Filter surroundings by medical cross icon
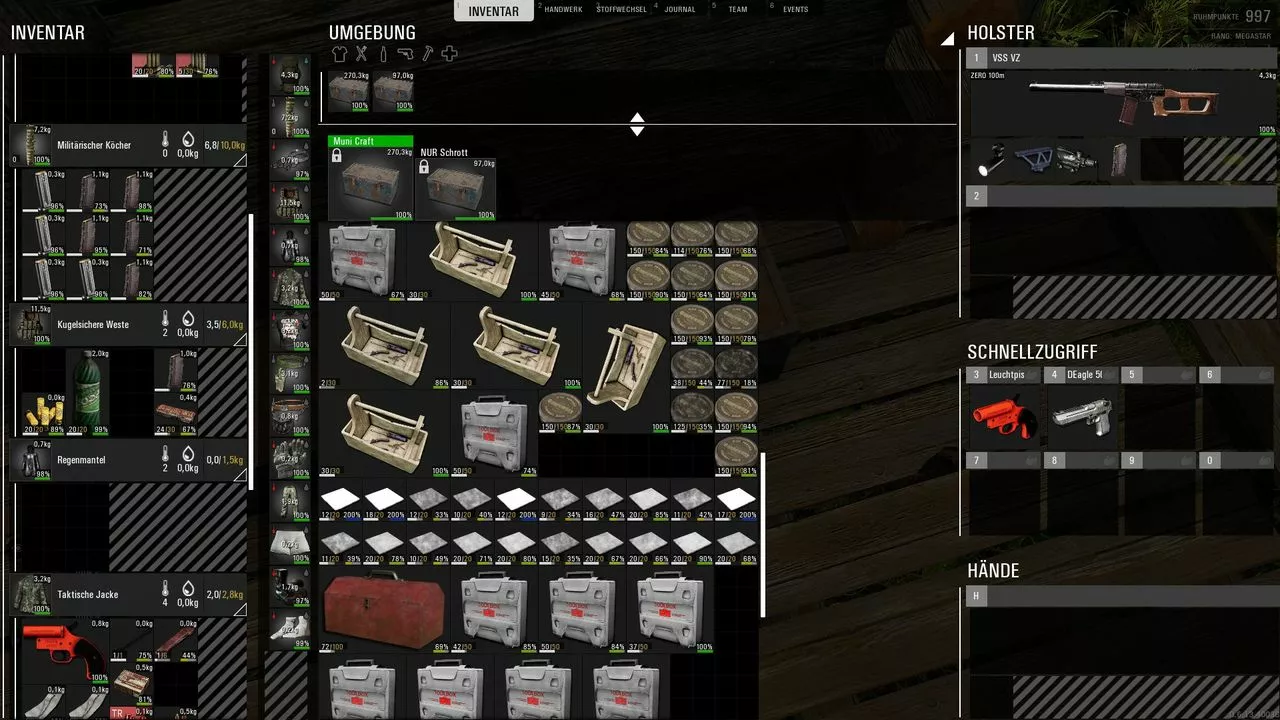The width and height of the screenshot is (1280, 720). (x=449, y=54)
